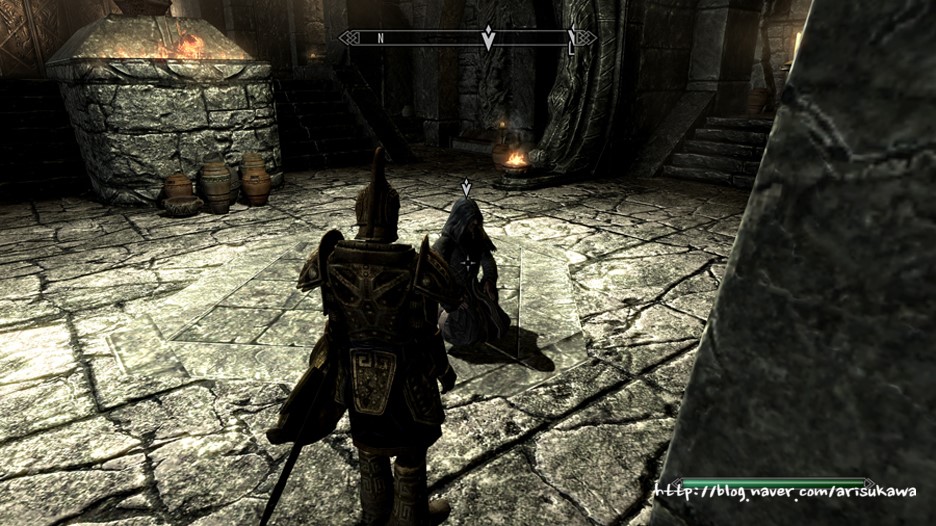Click the floating quest marker above the hooded figure
Viewport: 936px width, 526px height.
pos(466,186)
